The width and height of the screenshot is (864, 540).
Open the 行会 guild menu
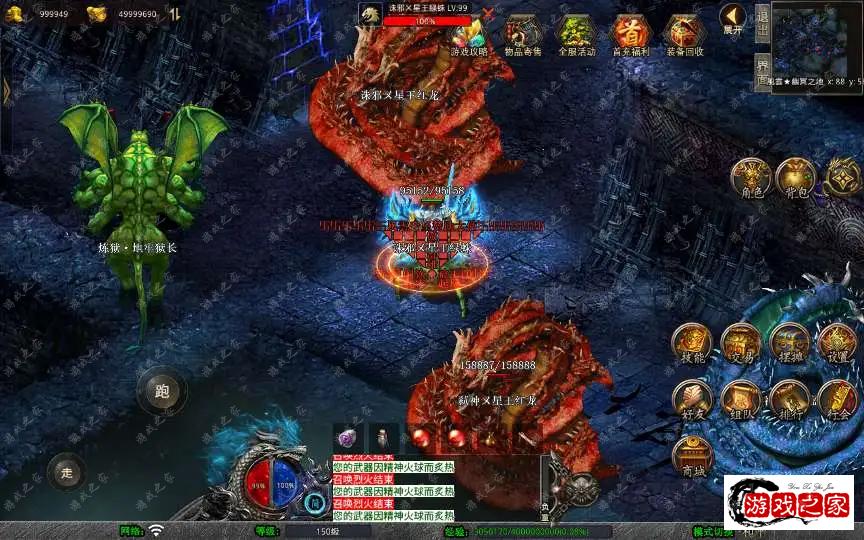[838, 399]
